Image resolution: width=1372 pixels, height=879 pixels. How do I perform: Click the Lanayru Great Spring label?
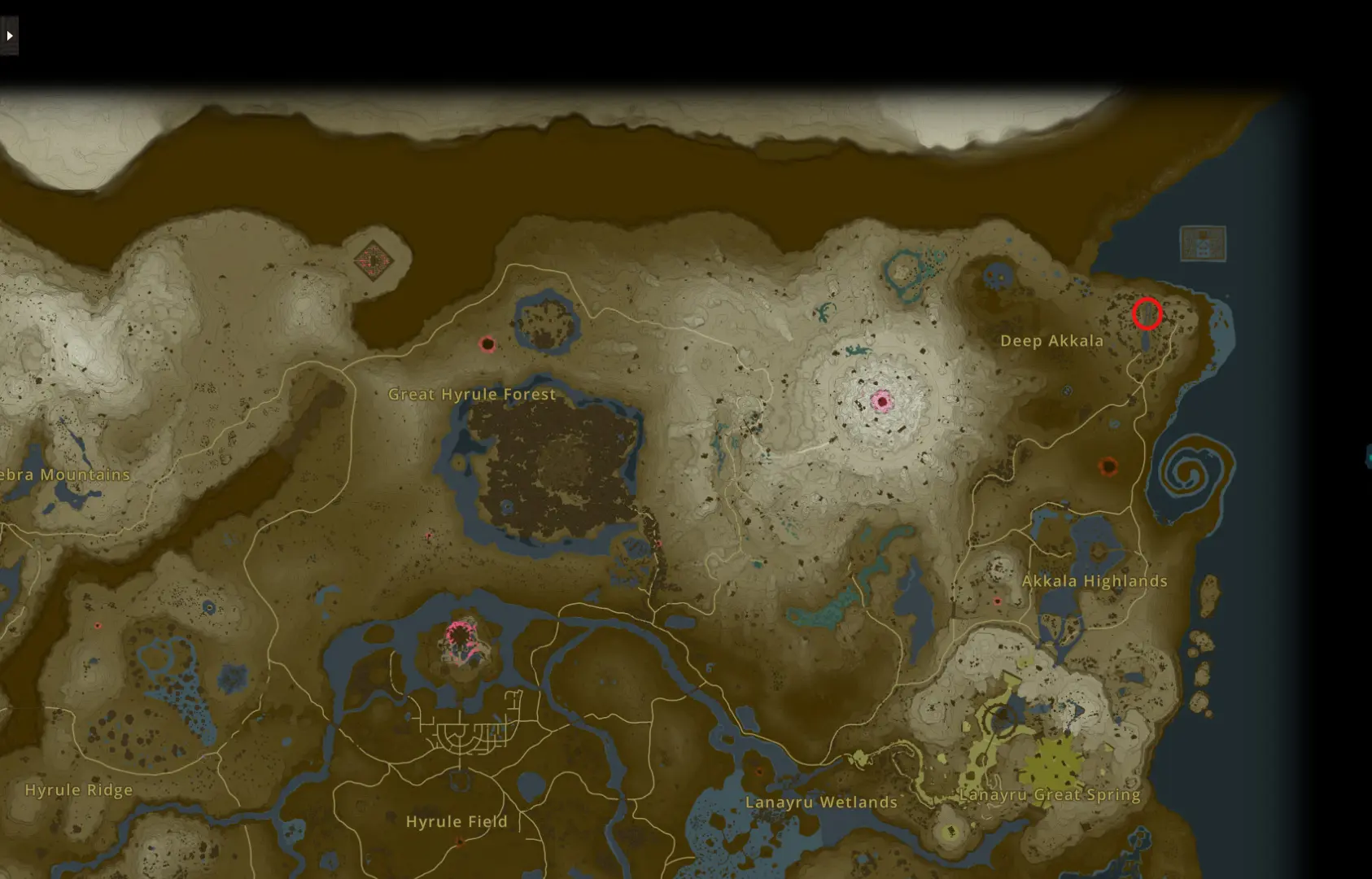point(1051,794)
